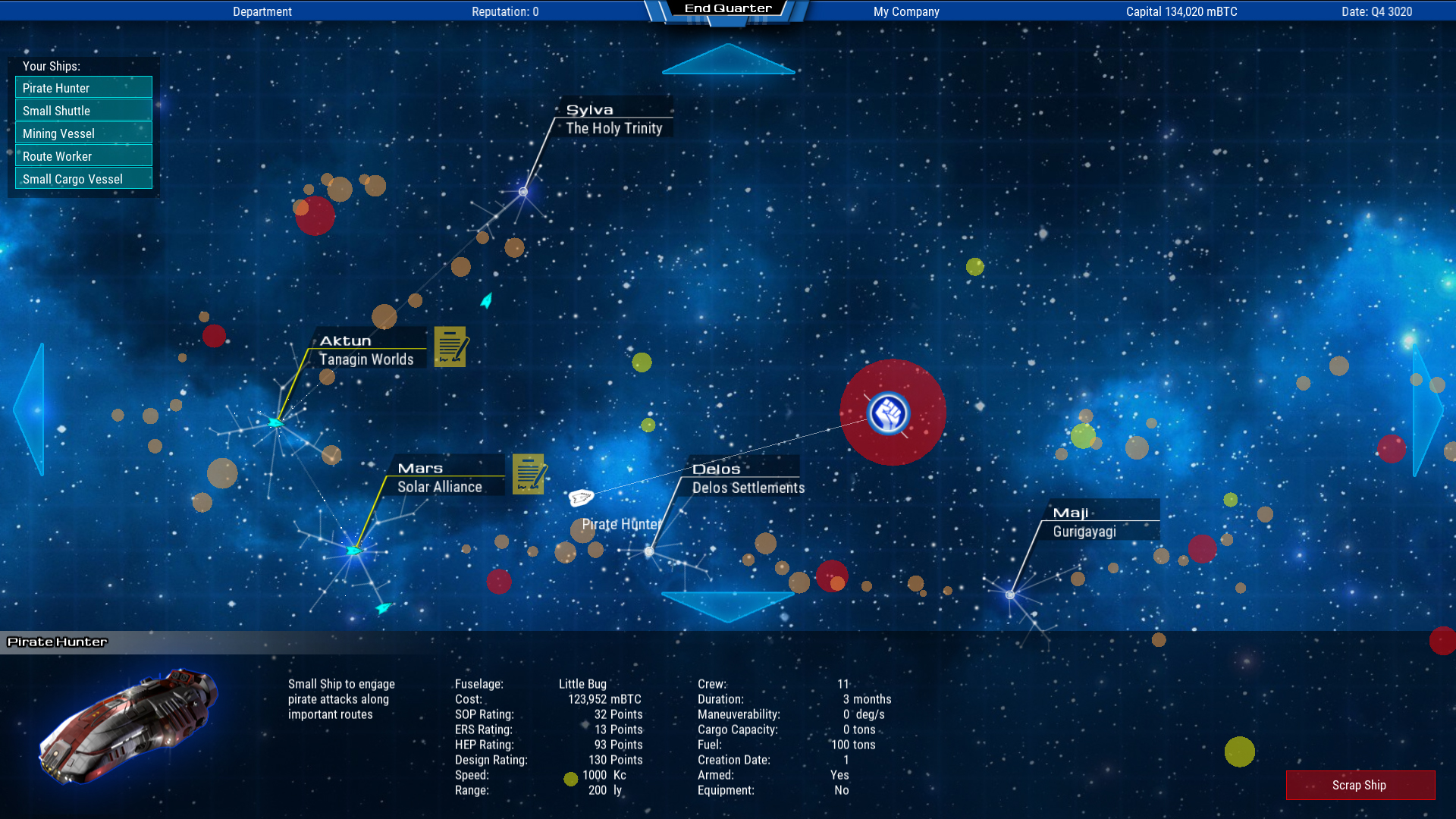The image size is (1456, 819).
Task: Click the teal ship arrow near Sylva route
Action: (485, 300)
